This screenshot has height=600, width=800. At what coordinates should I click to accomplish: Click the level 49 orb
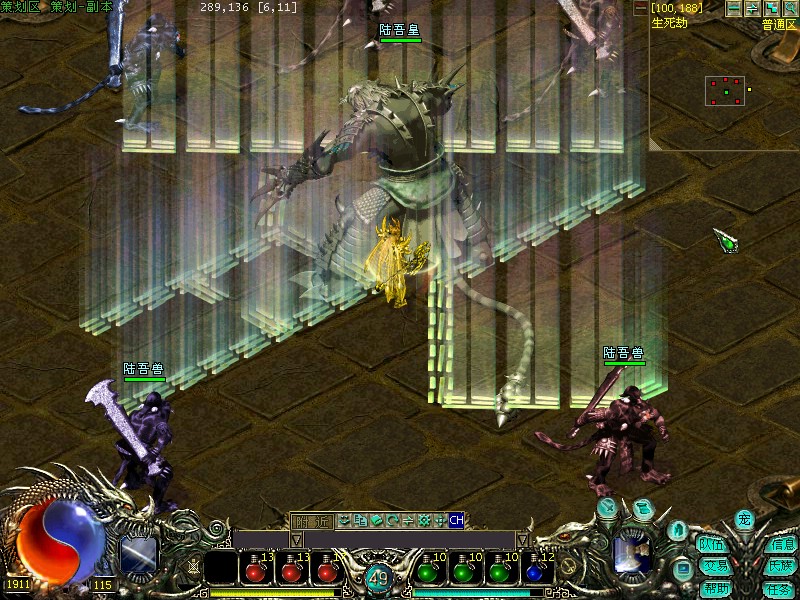click(x=378, y=578)
